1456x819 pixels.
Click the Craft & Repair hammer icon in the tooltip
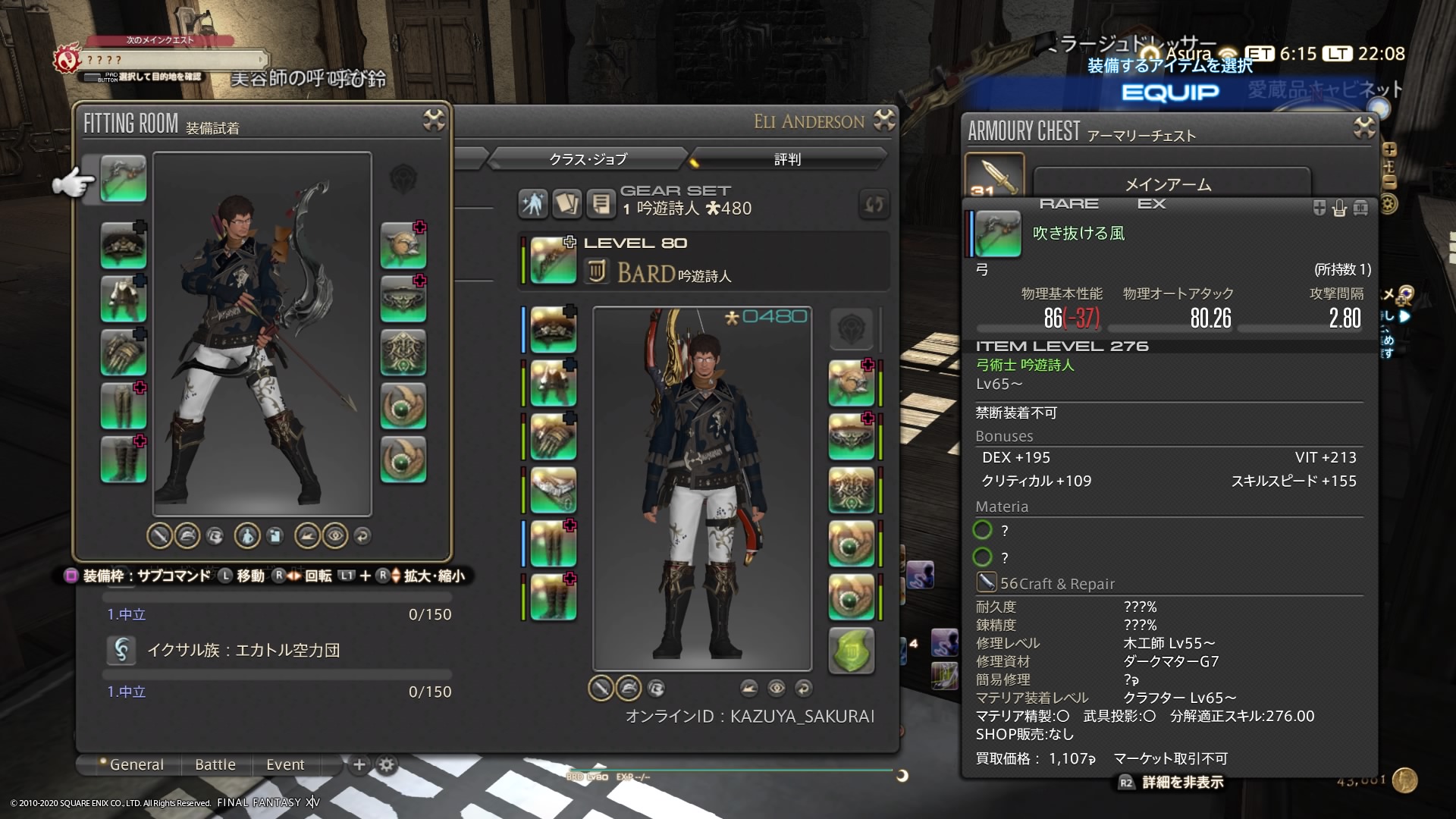987,583
